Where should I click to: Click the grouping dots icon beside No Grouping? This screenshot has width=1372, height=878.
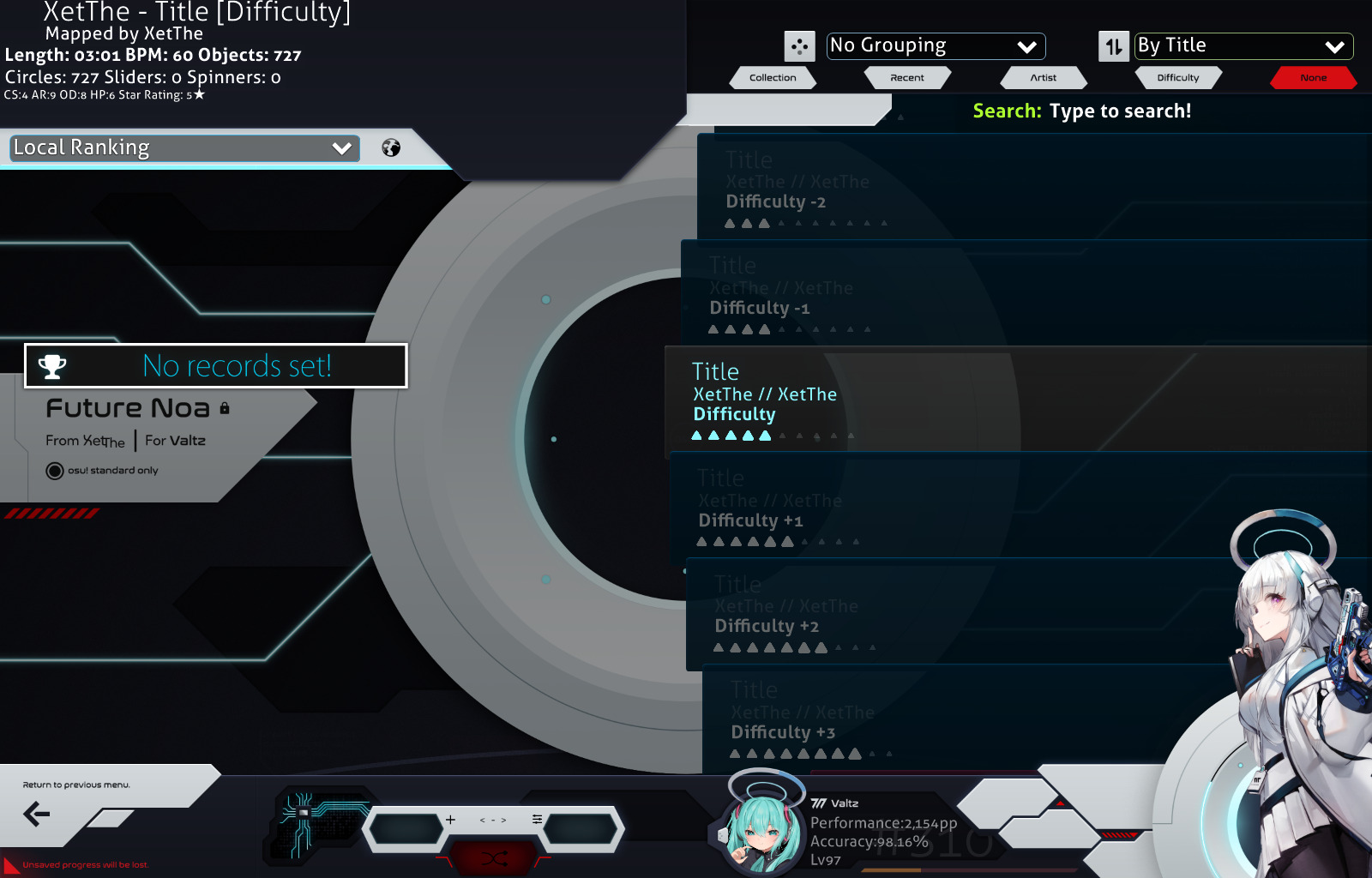click(x=801, y=46)
